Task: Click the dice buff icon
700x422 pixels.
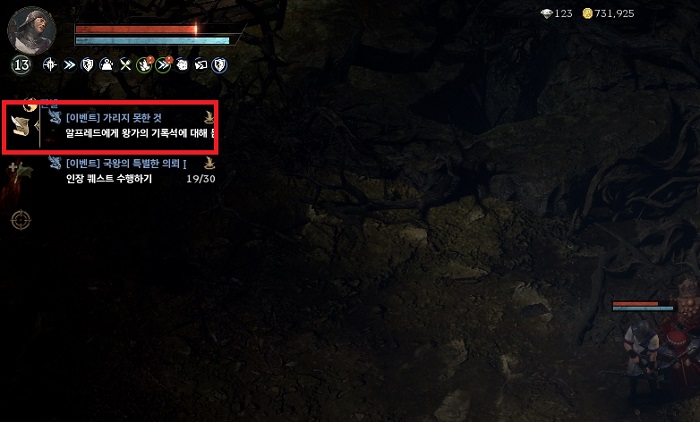Action: [182, 65]
